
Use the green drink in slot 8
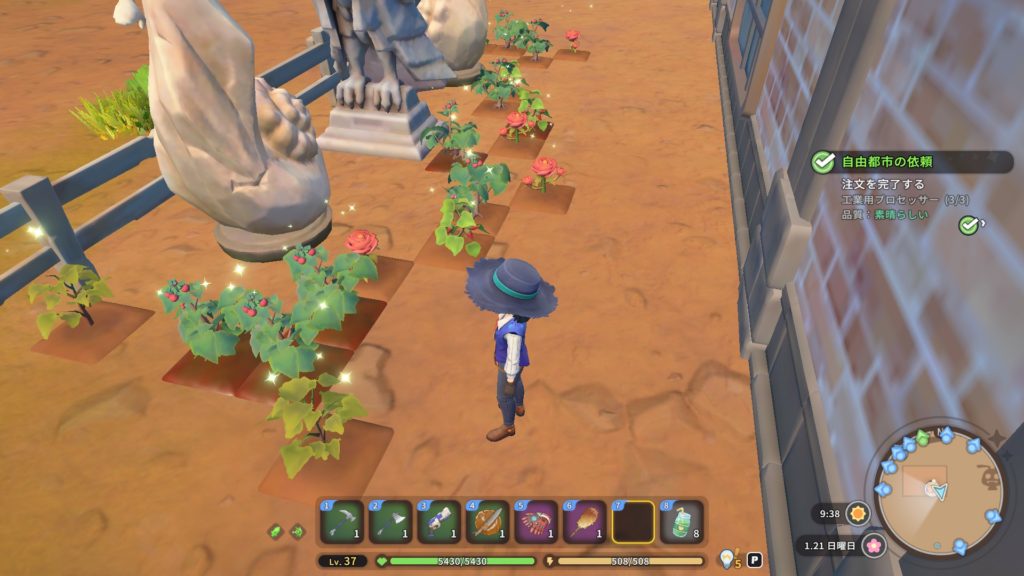click(681, 522)
